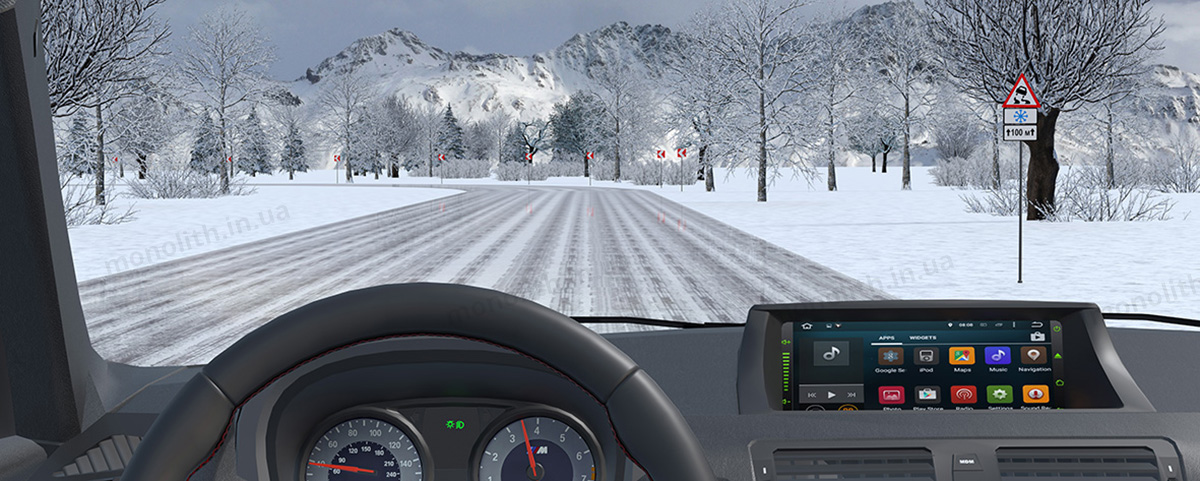Image resolution: width=1200 pixels, height=481 pixels.
Task: Open the Sound Recorder app
Action: click(1035, 394)
